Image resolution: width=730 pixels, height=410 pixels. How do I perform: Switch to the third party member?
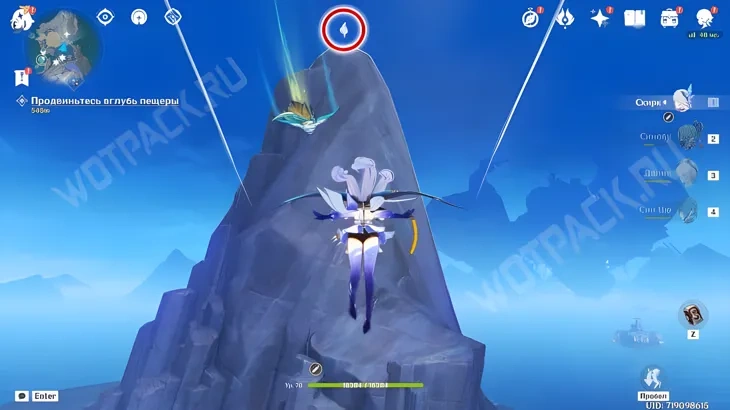click(688, 174)
